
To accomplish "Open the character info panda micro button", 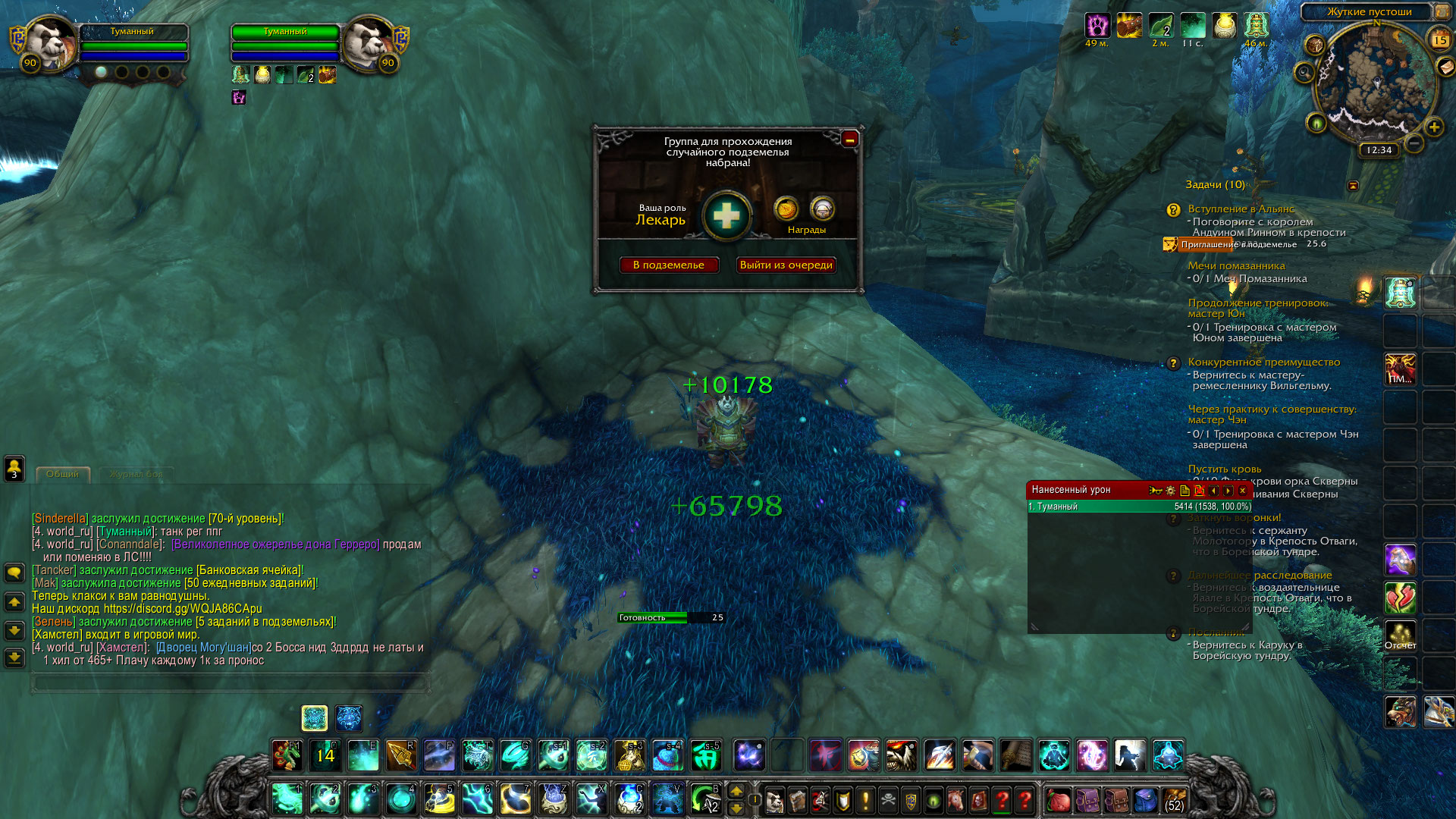I will coord(774,800).
